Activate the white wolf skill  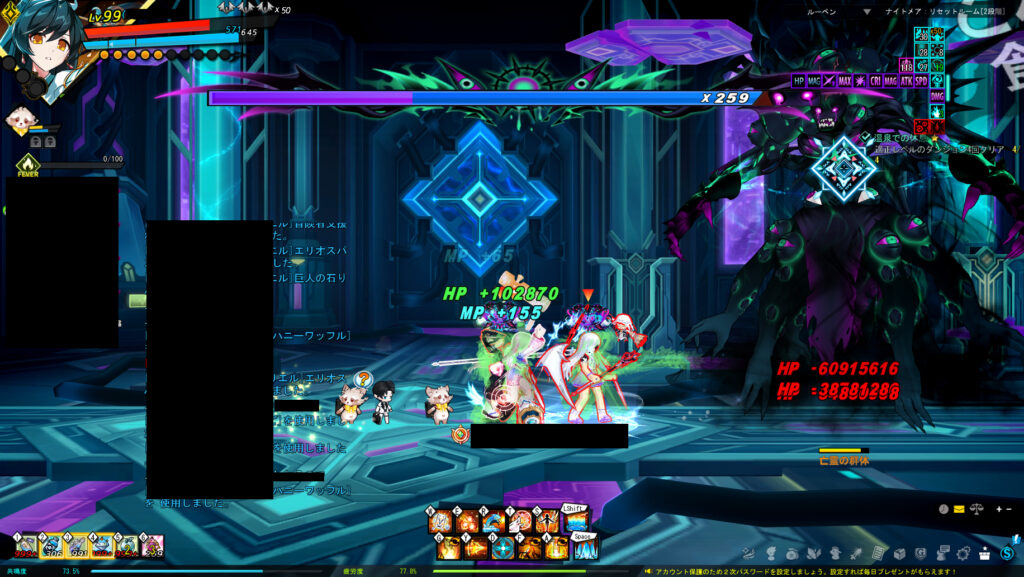point(520,523)
